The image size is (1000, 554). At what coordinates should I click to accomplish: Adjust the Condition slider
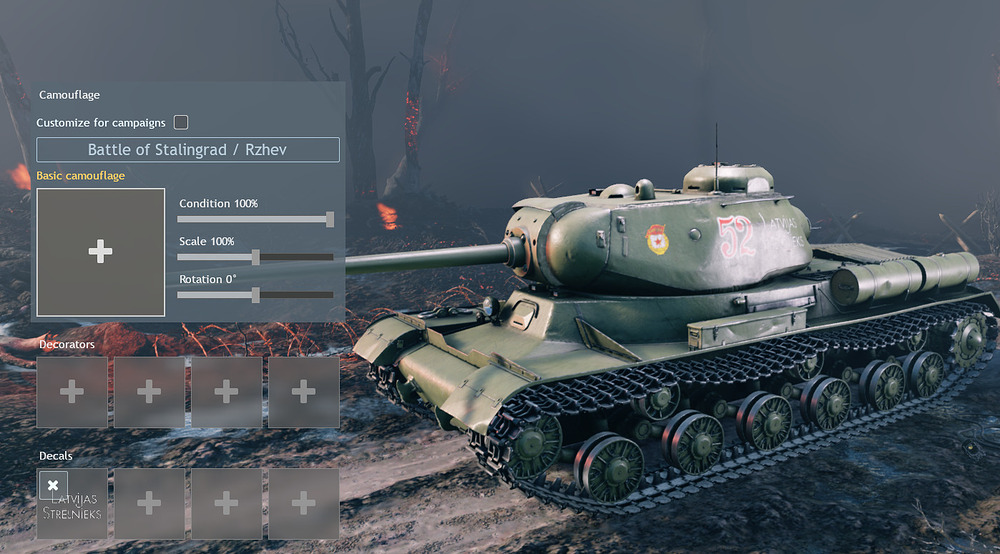tap(330, 219)
